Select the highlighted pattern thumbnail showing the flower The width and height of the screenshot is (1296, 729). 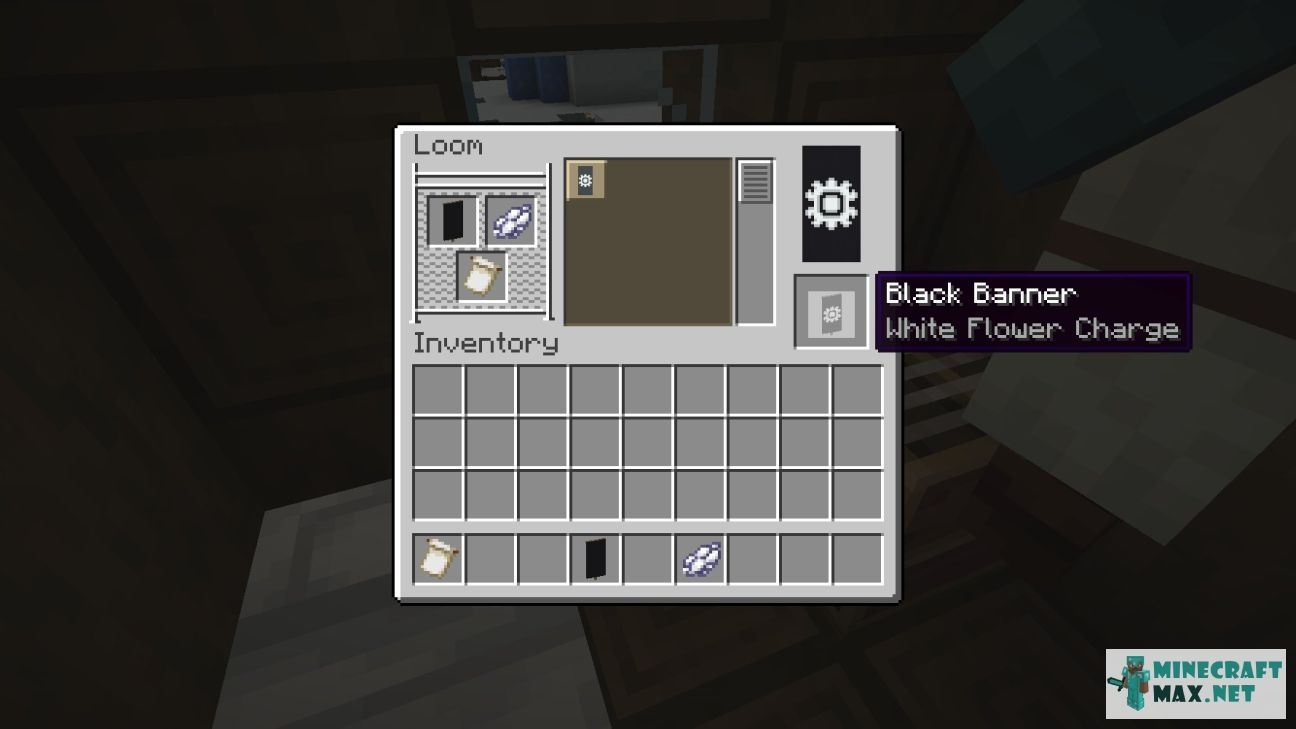coord(584,181)
